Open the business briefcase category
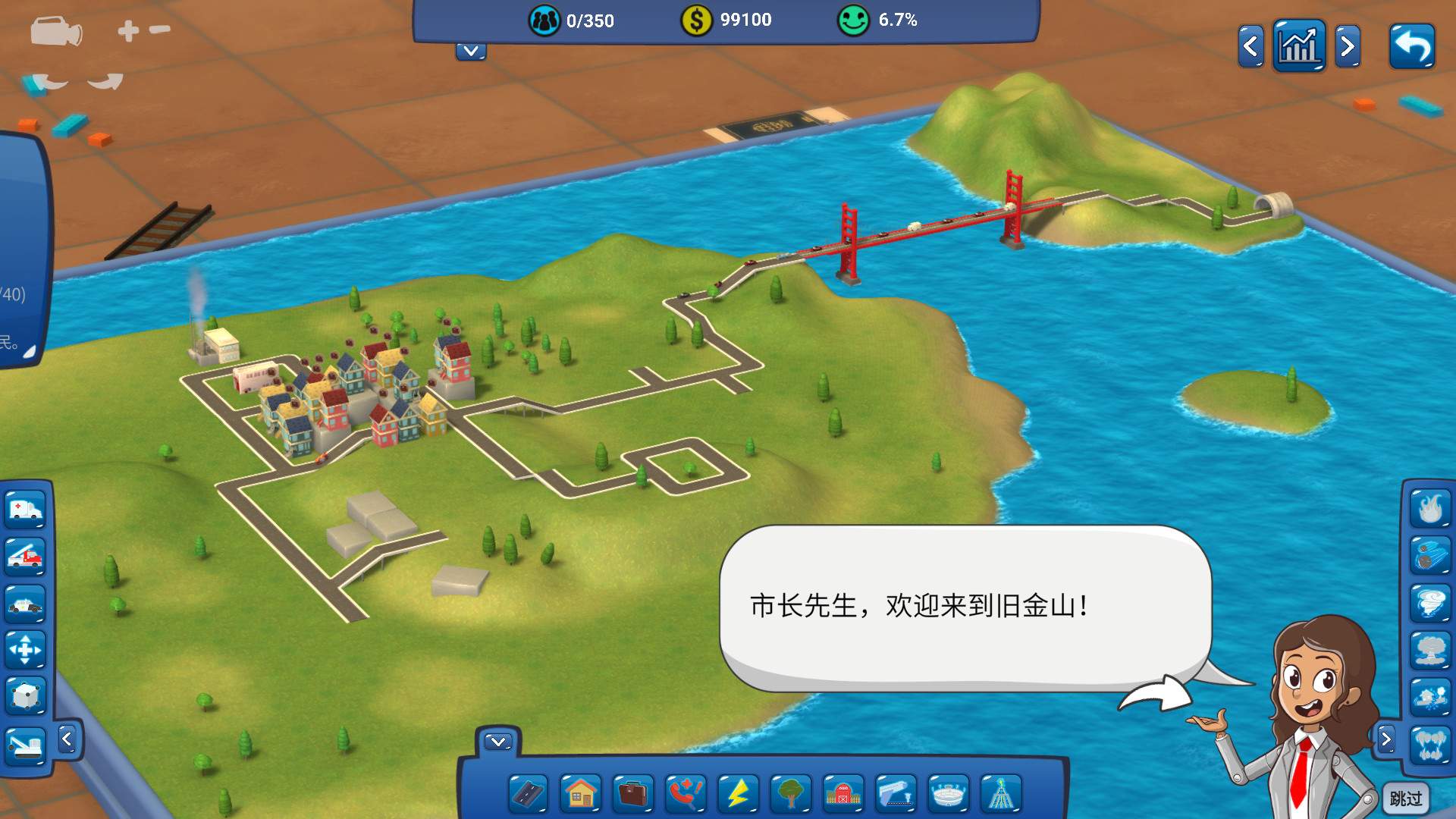Viewport: 1456px width, 819px height. coord(631,792)
